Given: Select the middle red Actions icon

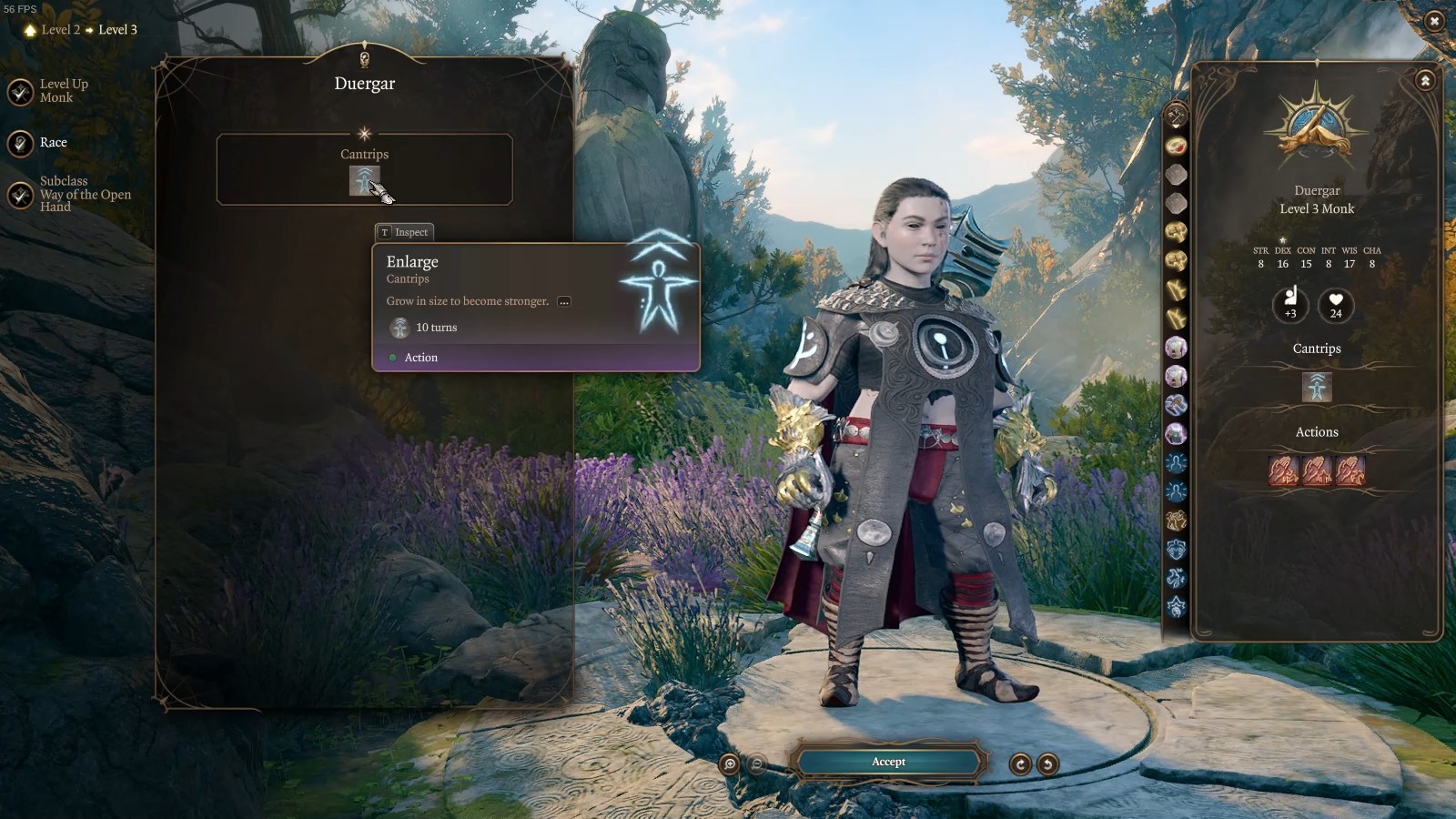Looking at the screenshot, I should (1317, 470).
